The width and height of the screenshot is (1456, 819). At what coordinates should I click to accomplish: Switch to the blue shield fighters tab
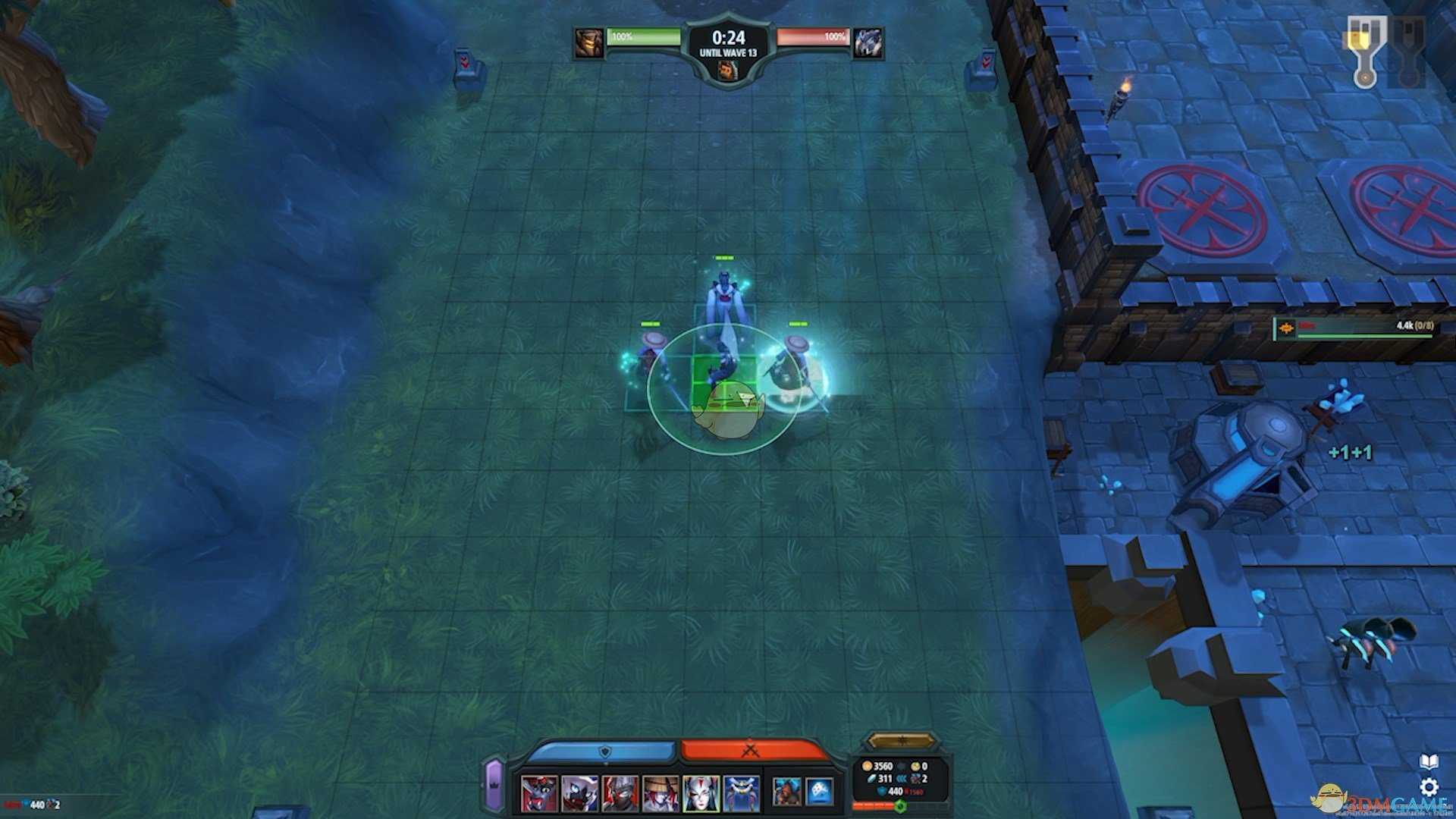tap(604, 752)
